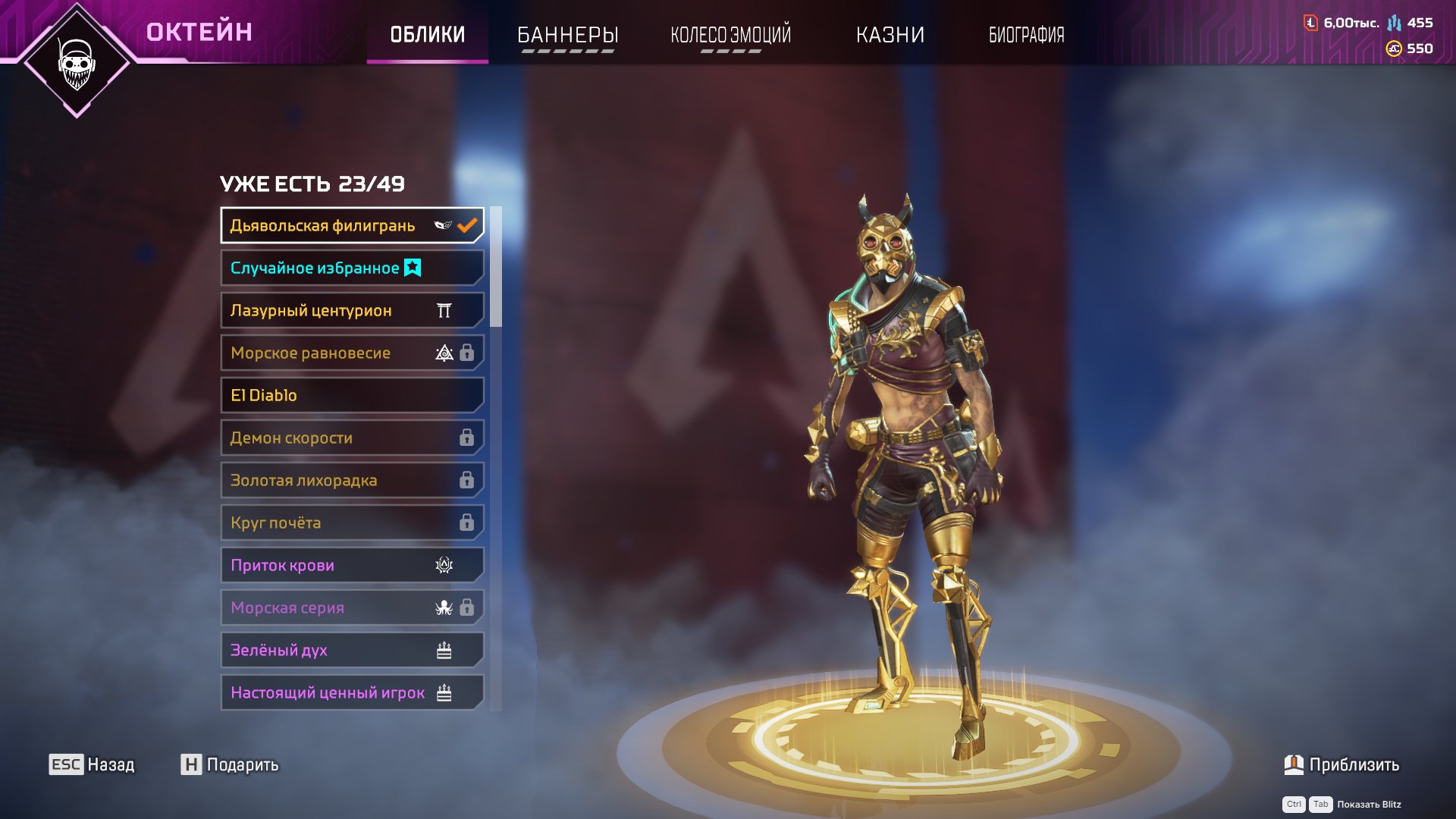Click the skin list scrollbar
Screen dimensions: 1456x819
[496, 267]
